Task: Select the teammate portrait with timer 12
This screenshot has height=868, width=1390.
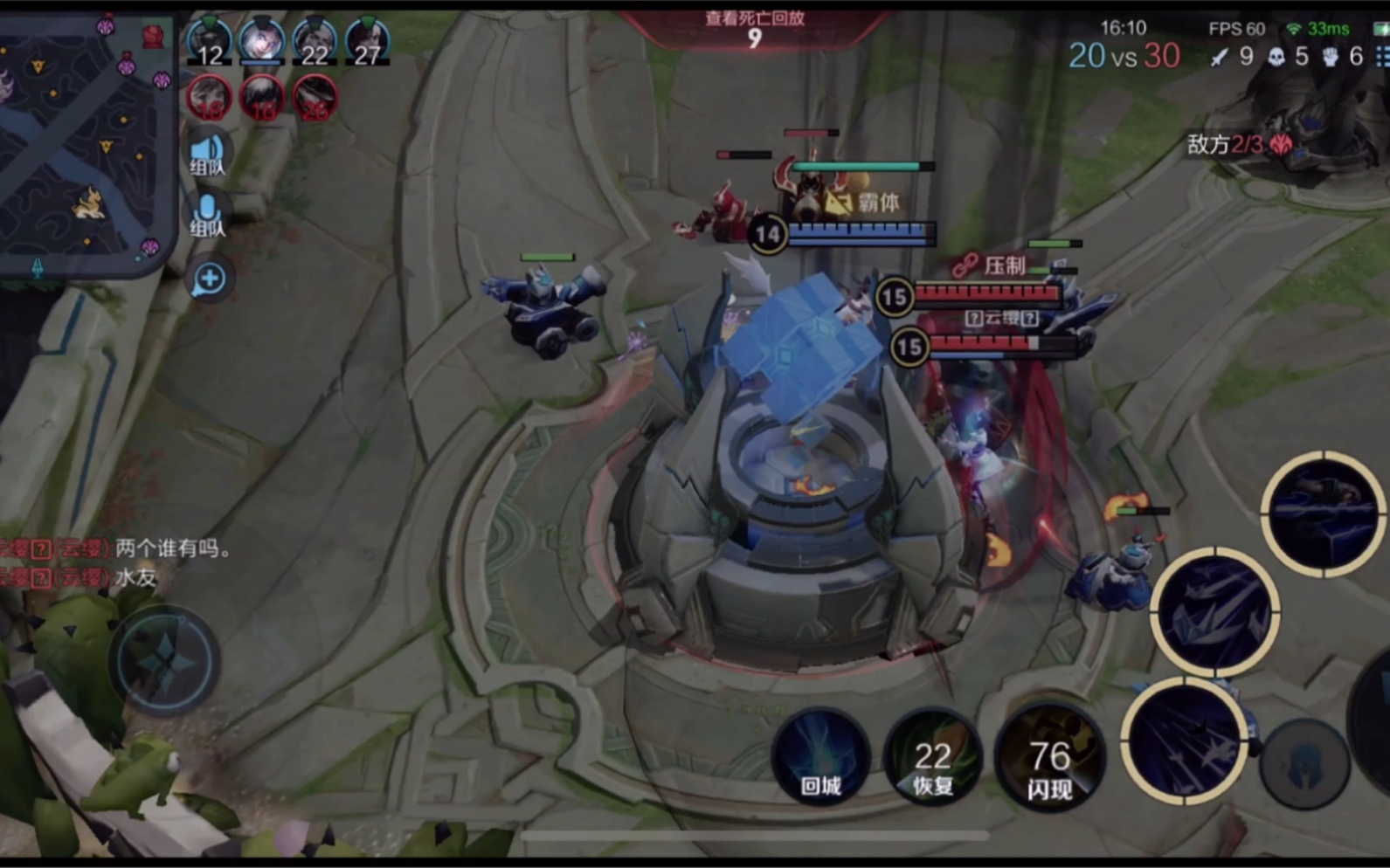Action: [210, 42]
